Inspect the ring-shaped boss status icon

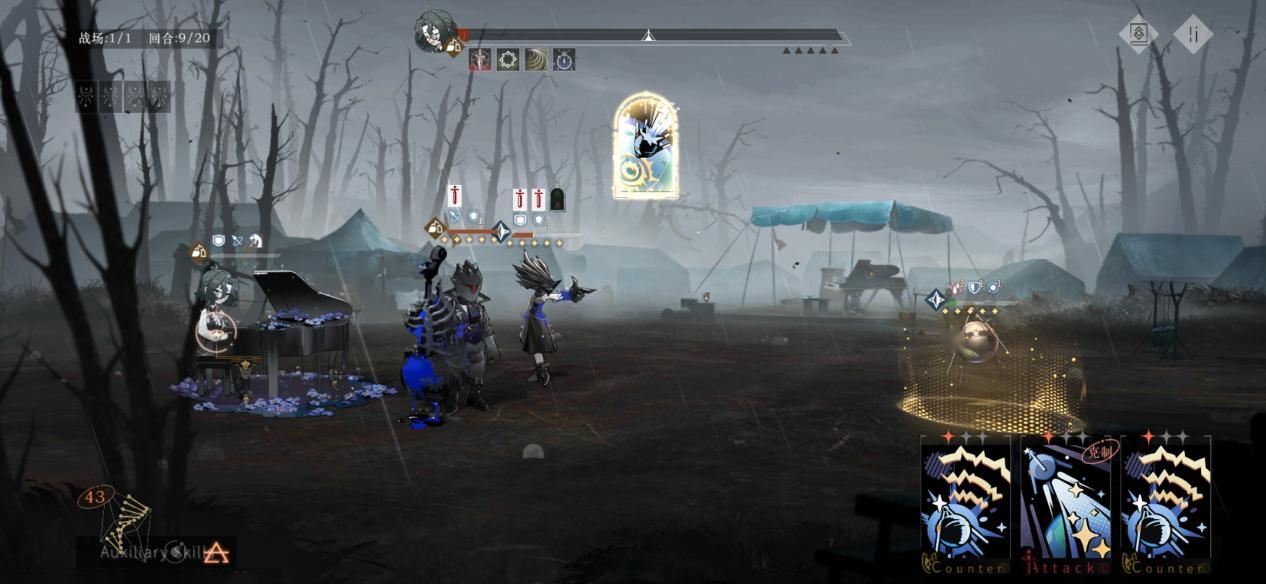(508, 60)
